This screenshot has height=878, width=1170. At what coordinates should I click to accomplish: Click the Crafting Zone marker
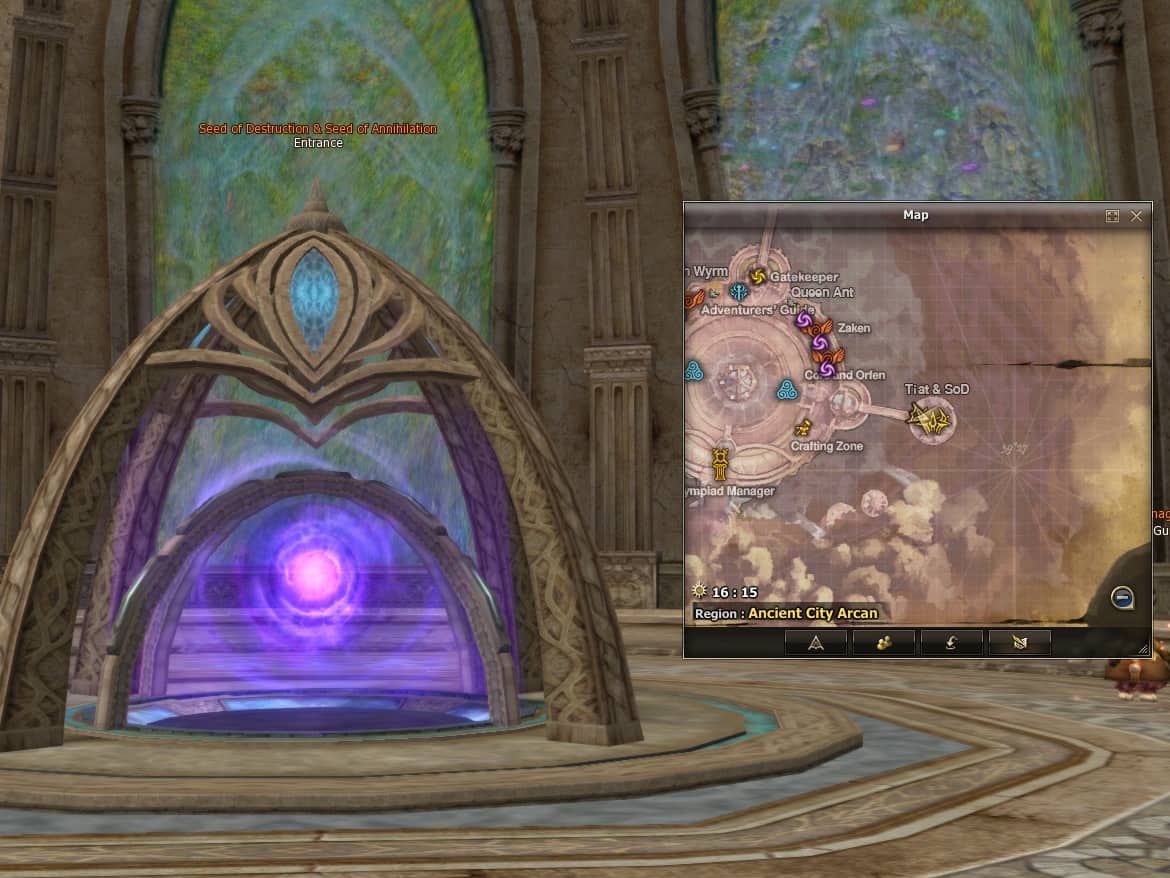[x=802, y=429]
